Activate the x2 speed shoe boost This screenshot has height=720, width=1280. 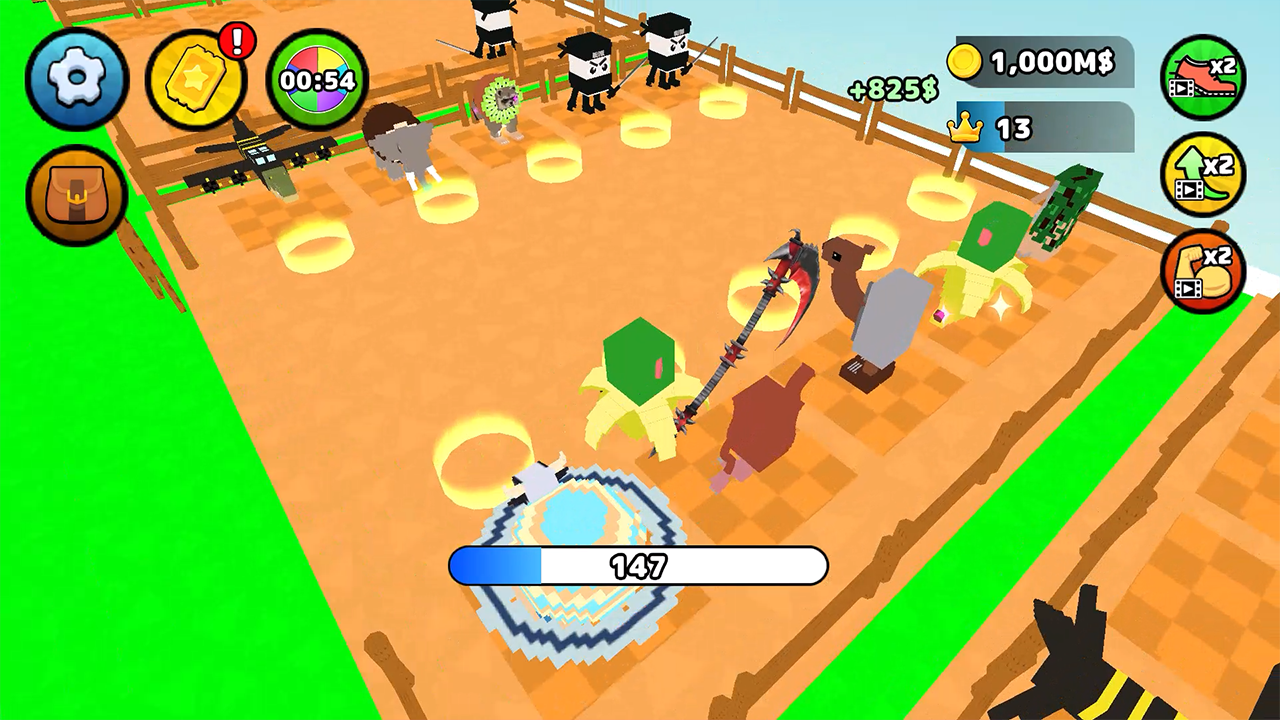click(1204, 78)
